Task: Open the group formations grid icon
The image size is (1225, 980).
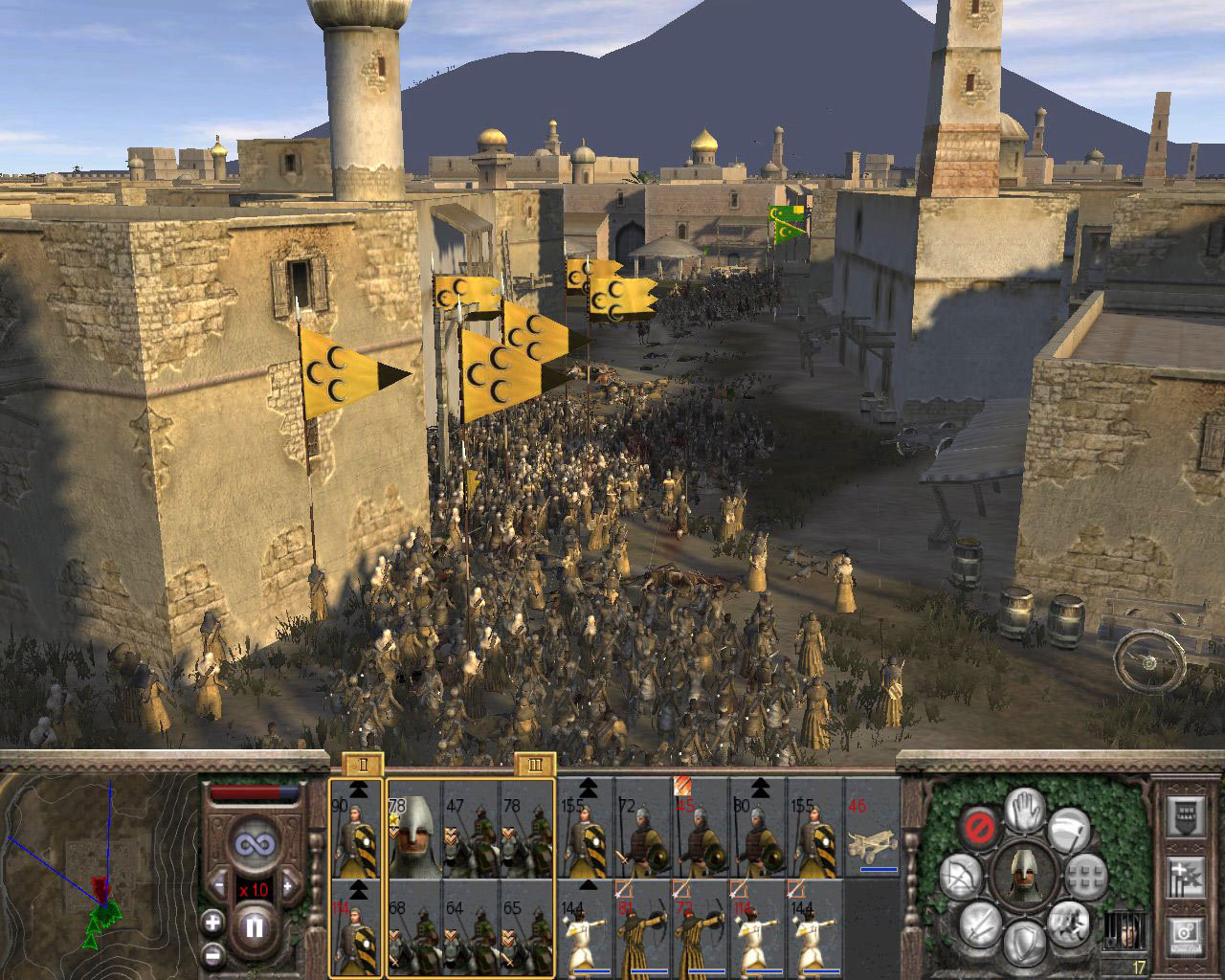Action: [x=1085, y=877]
